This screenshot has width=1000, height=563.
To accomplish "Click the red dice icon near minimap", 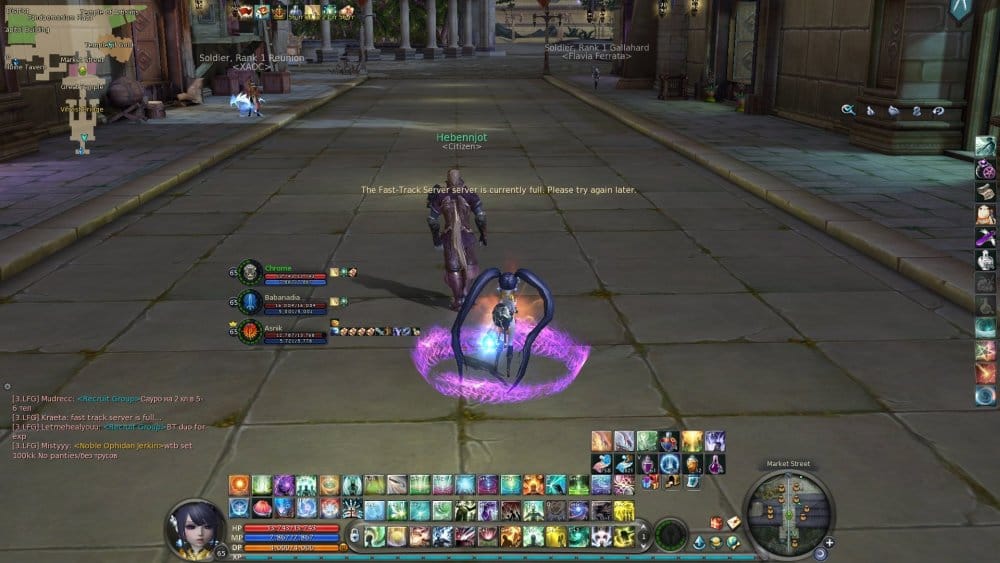I will [716, 523].
